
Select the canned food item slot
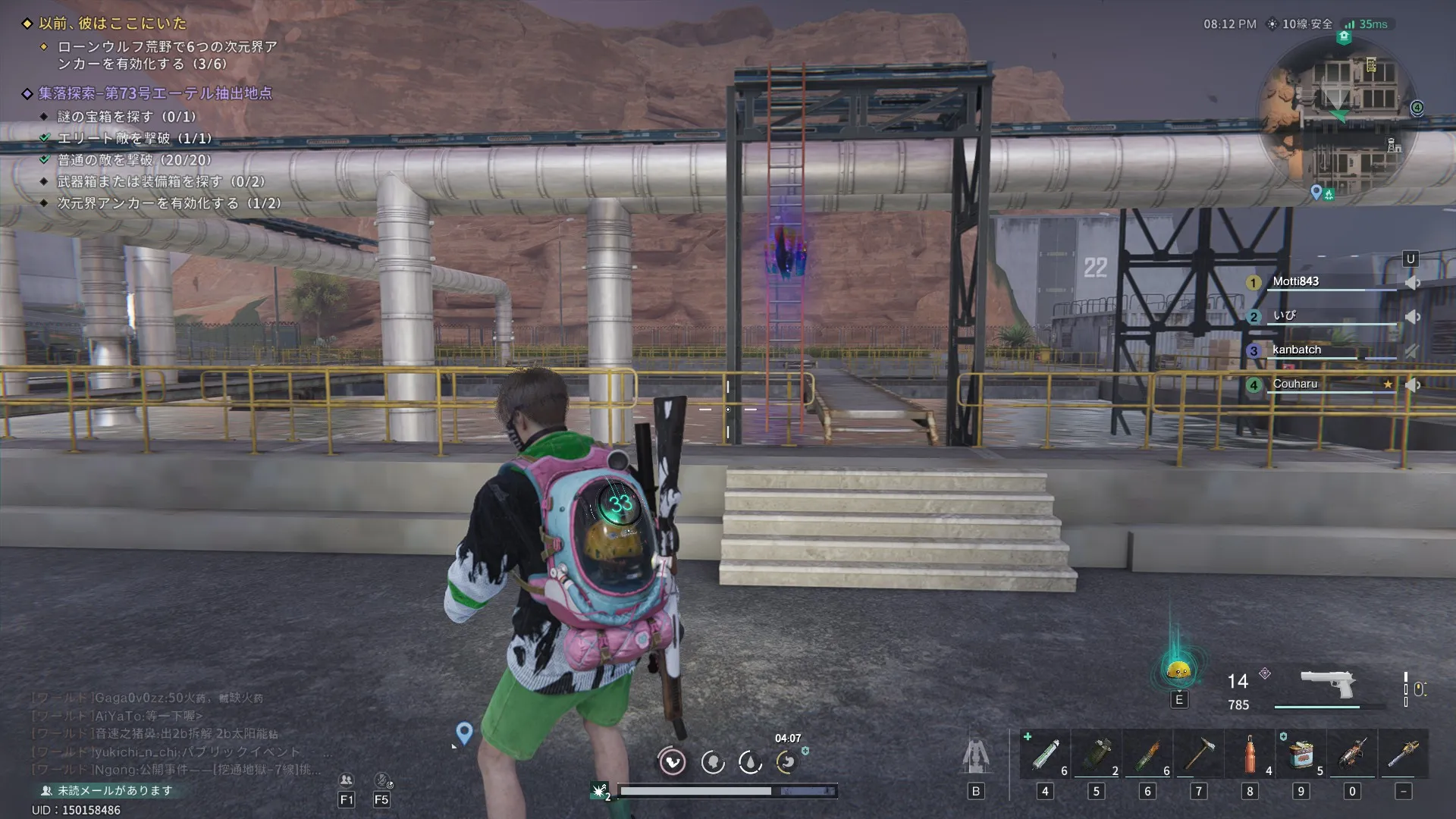[x=1301, y=755]
